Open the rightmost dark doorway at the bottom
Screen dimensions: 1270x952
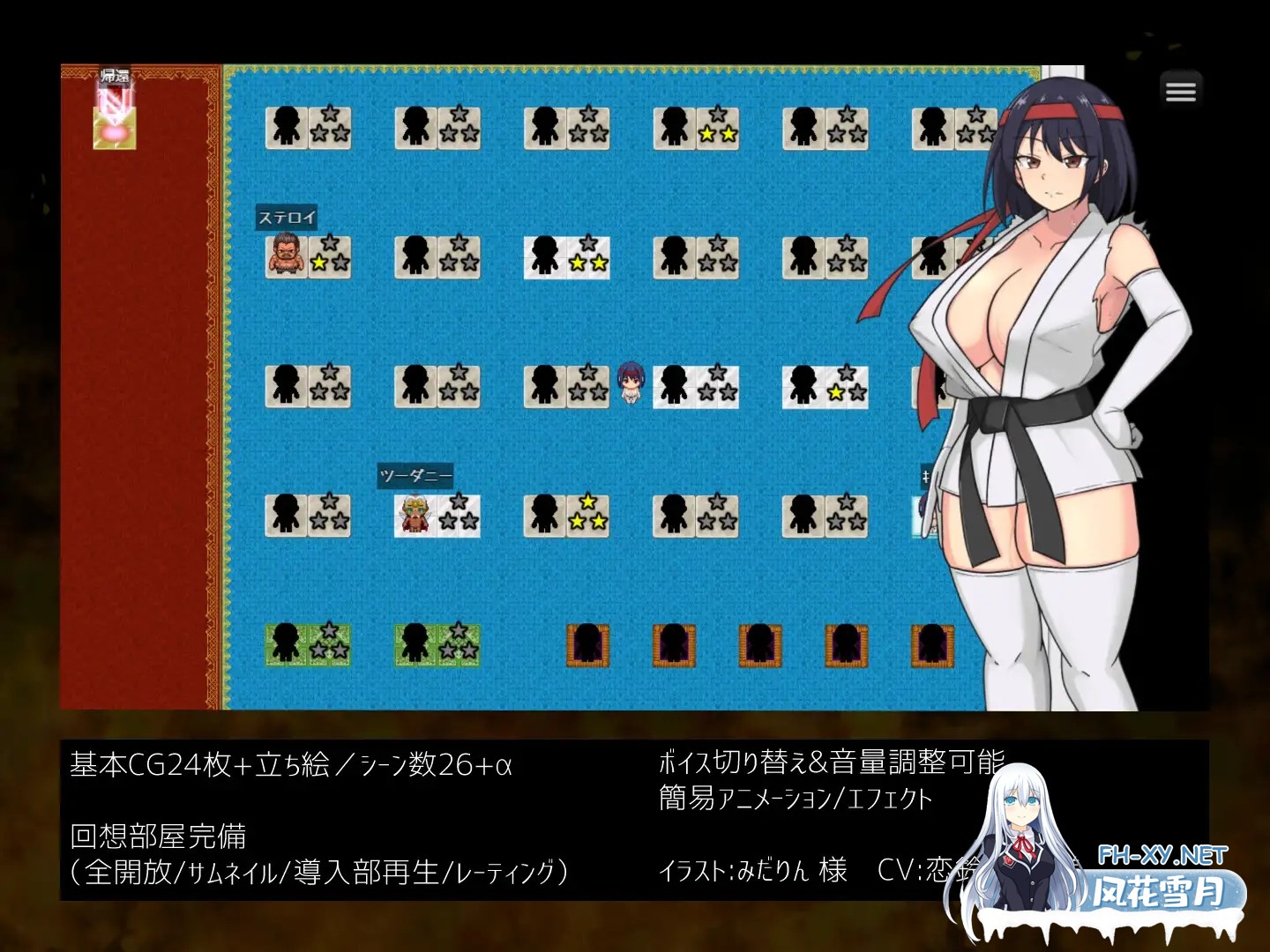coord(932,646)
